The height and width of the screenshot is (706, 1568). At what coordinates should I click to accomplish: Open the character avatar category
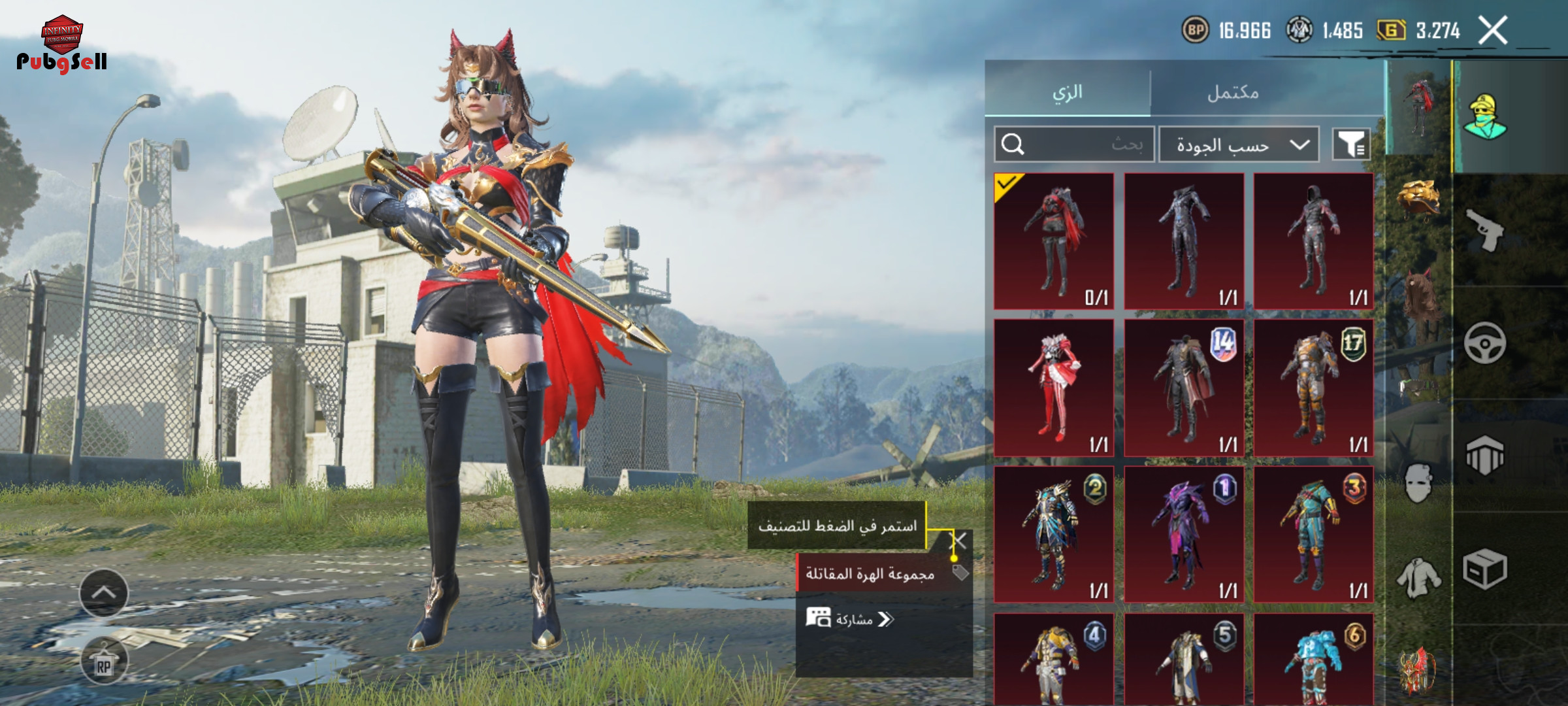click(x=1484, y=118)
